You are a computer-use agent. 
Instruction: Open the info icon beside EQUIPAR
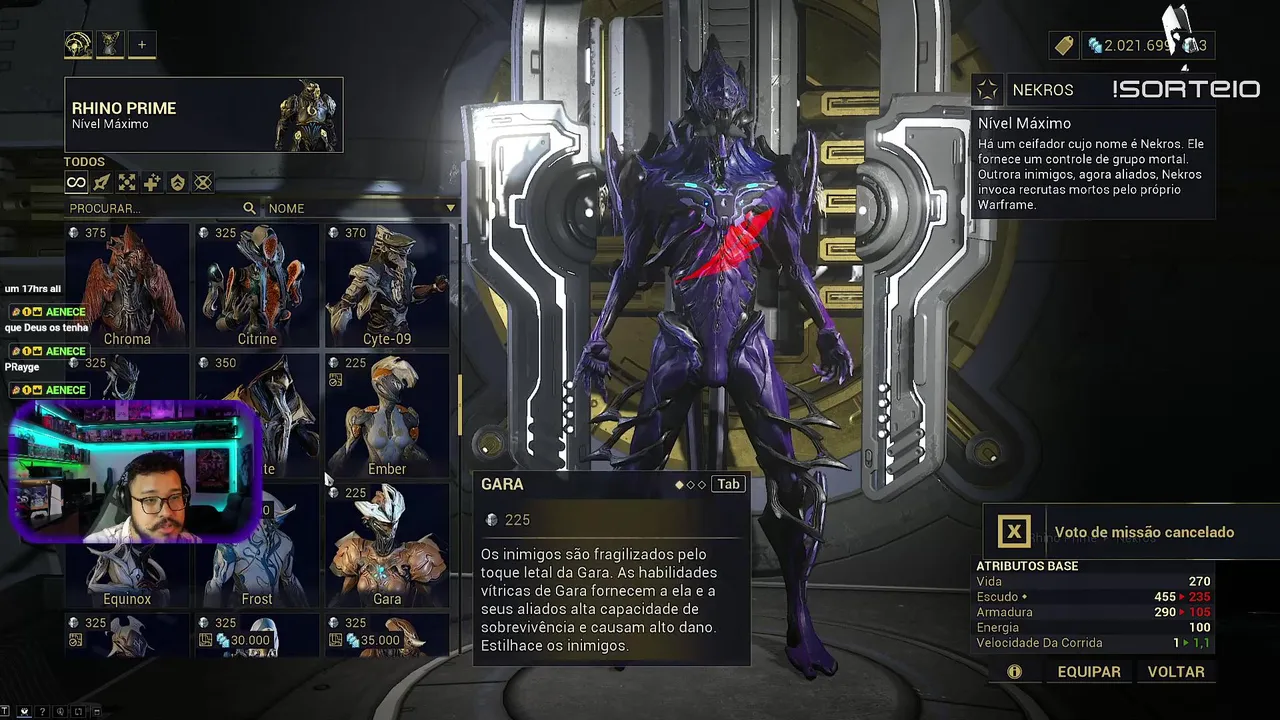pyautogui.click(x=1014, y=672)
